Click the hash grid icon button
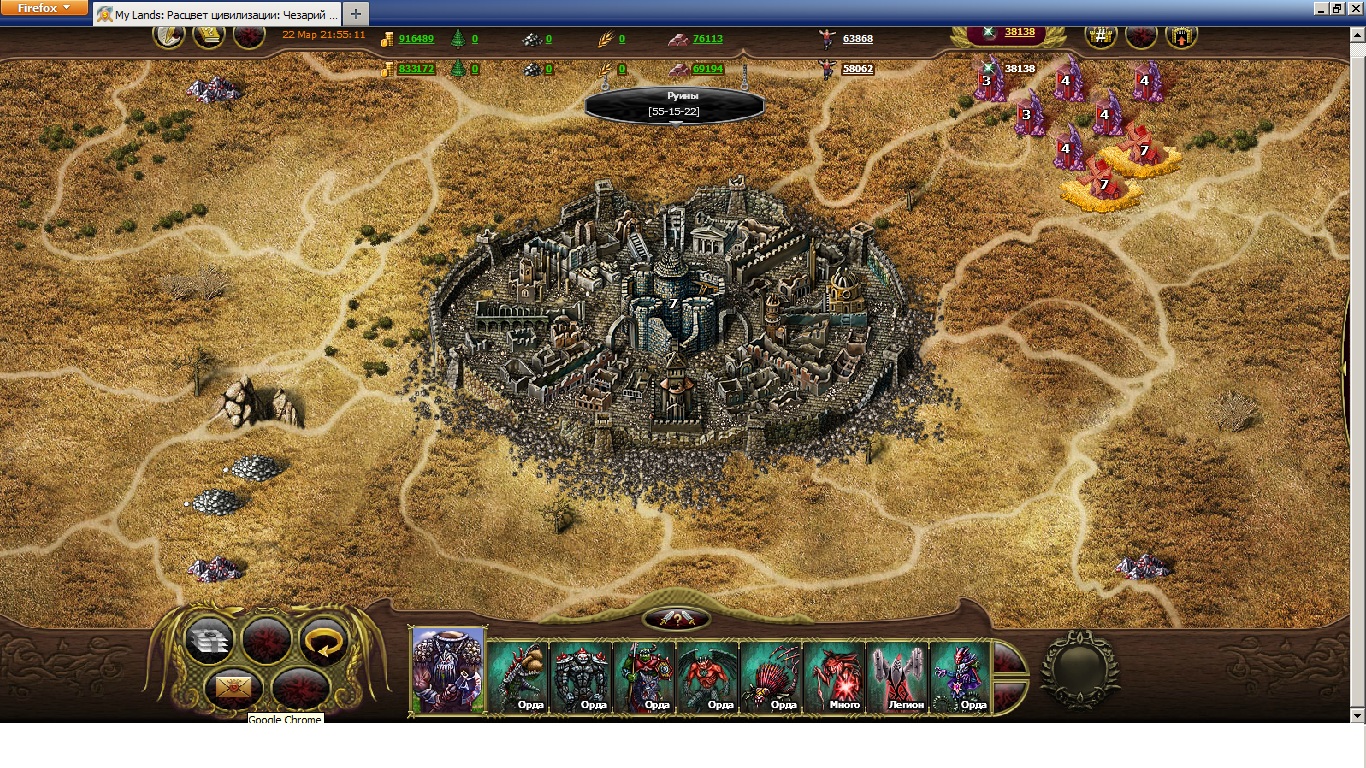Image resolution: width=1366 pixels, height=768 pixels. pos(1101,37)
